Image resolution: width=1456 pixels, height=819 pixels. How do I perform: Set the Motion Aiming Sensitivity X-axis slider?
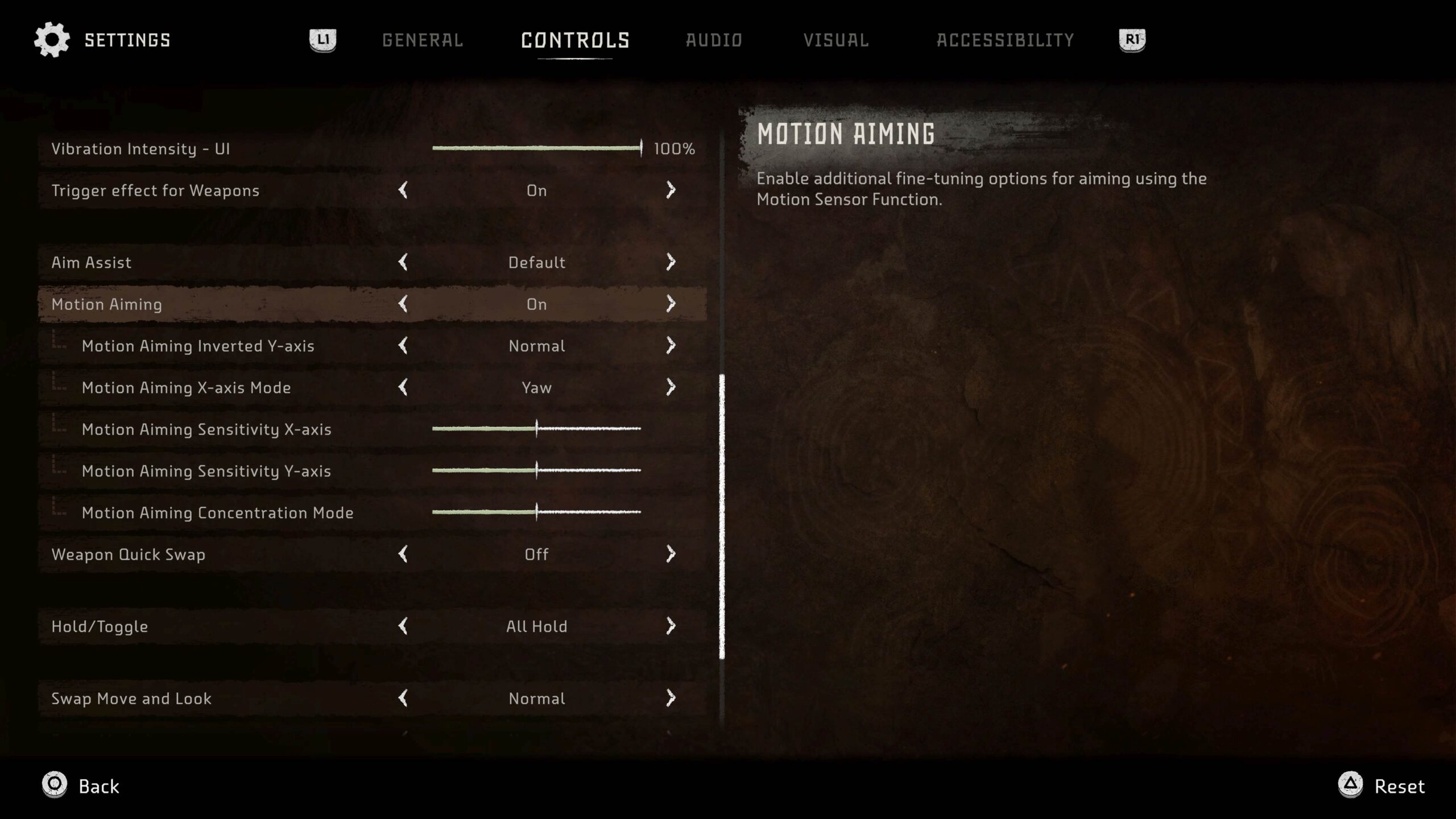coord(536,429)
